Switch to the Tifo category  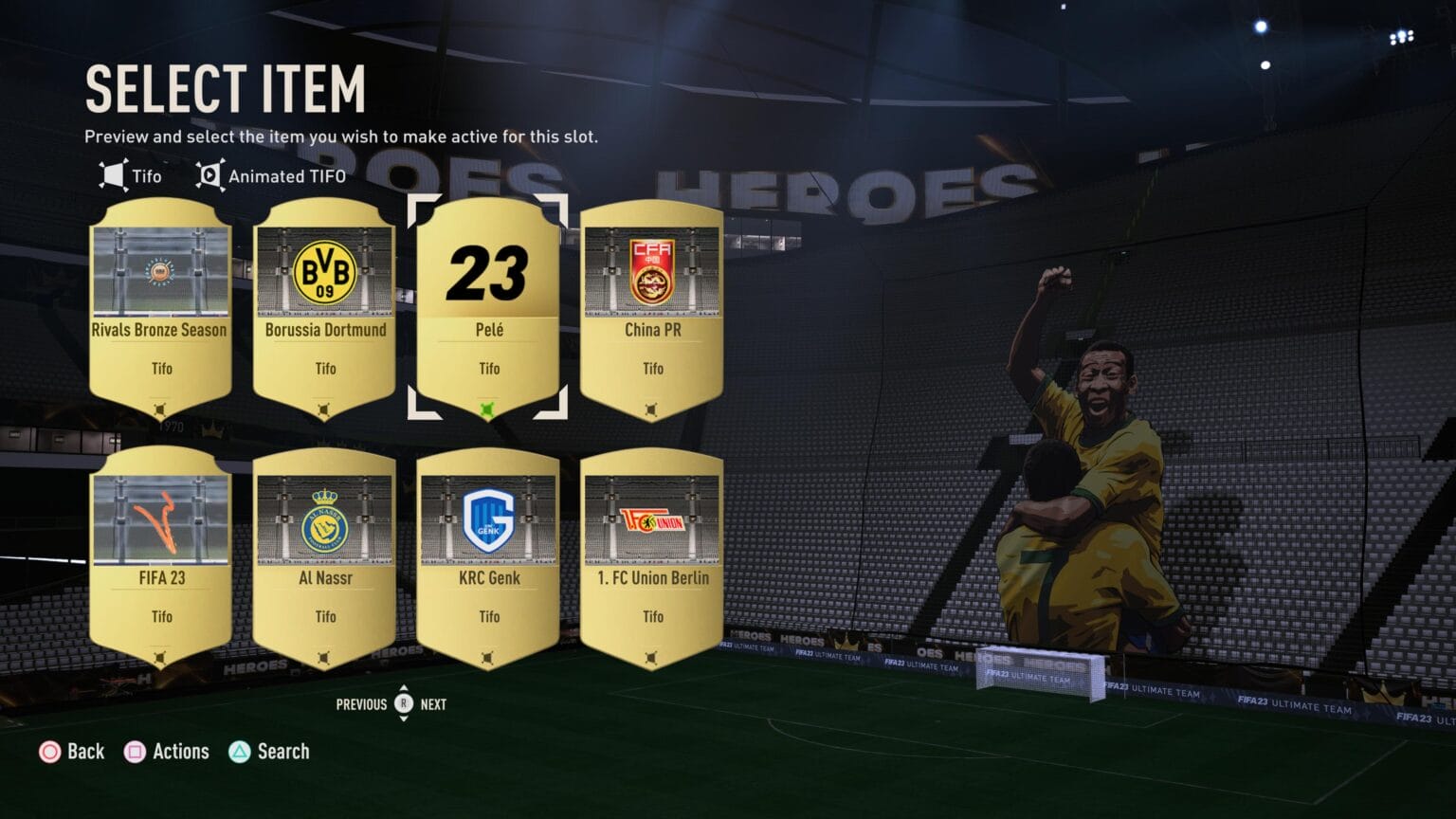[131, 176]
